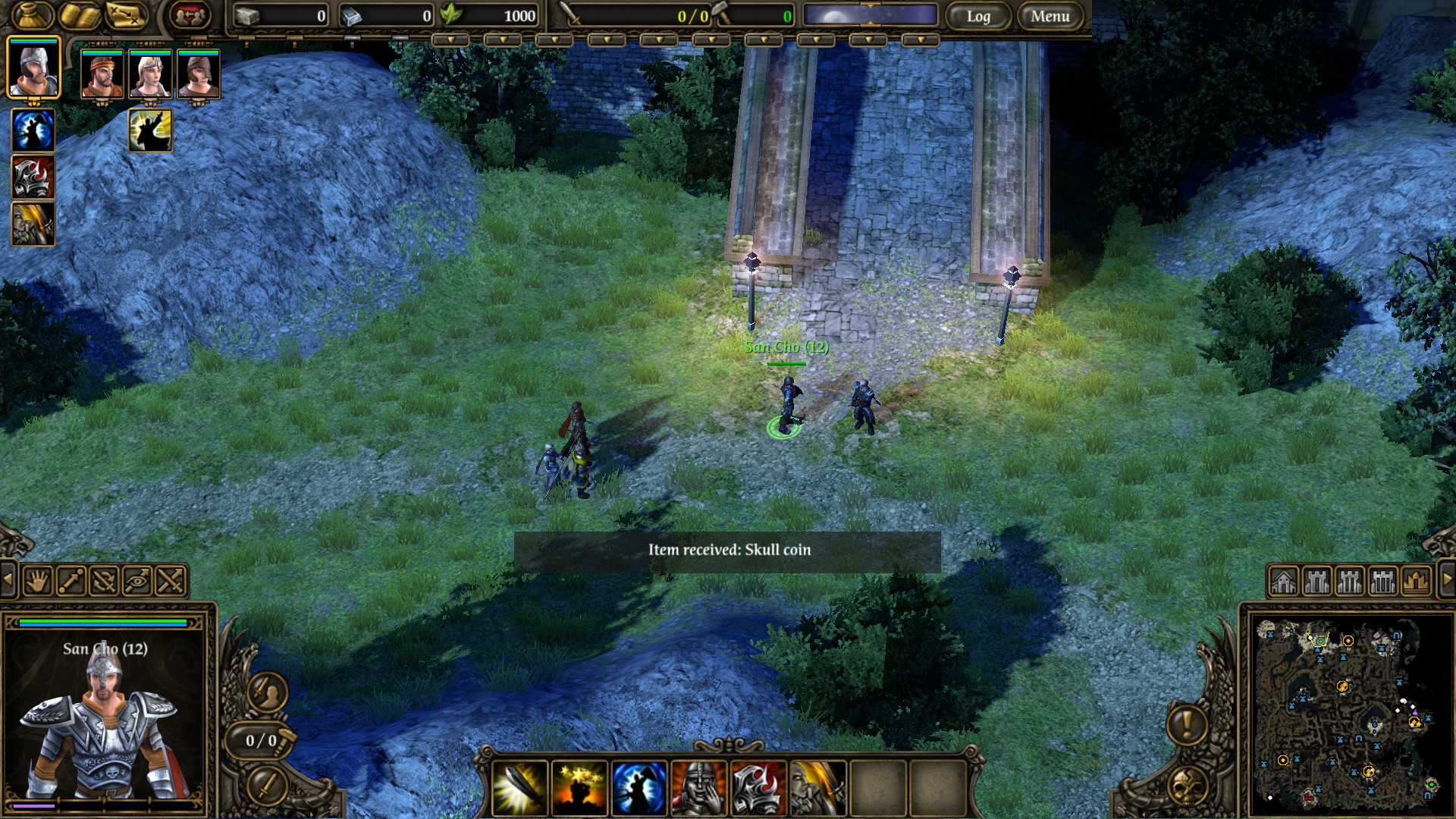The height and width of the screenshot is (819, 1456).
Task: Use the blue aura silhouette ability in hotbar
Action: click(x=639, y=788)
